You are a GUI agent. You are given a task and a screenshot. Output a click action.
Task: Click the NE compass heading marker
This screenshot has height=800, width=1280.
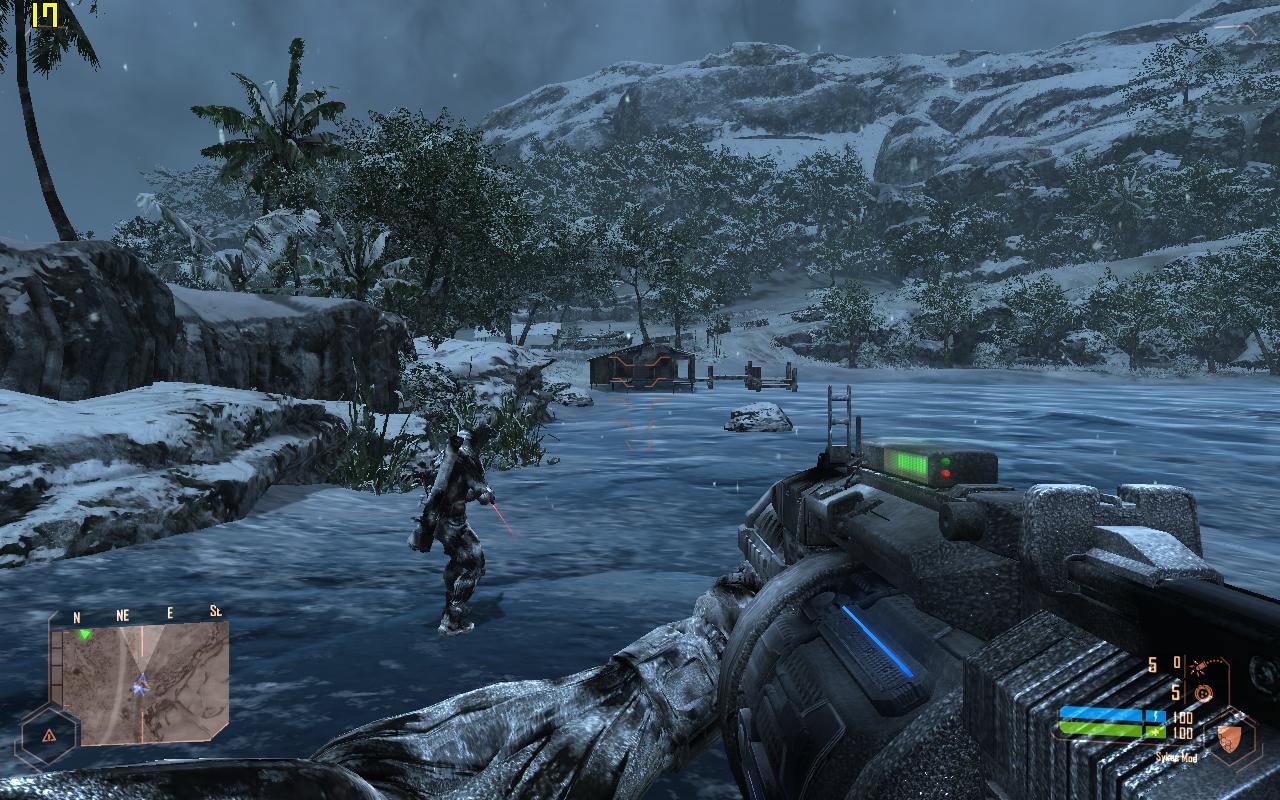(123, 614)
